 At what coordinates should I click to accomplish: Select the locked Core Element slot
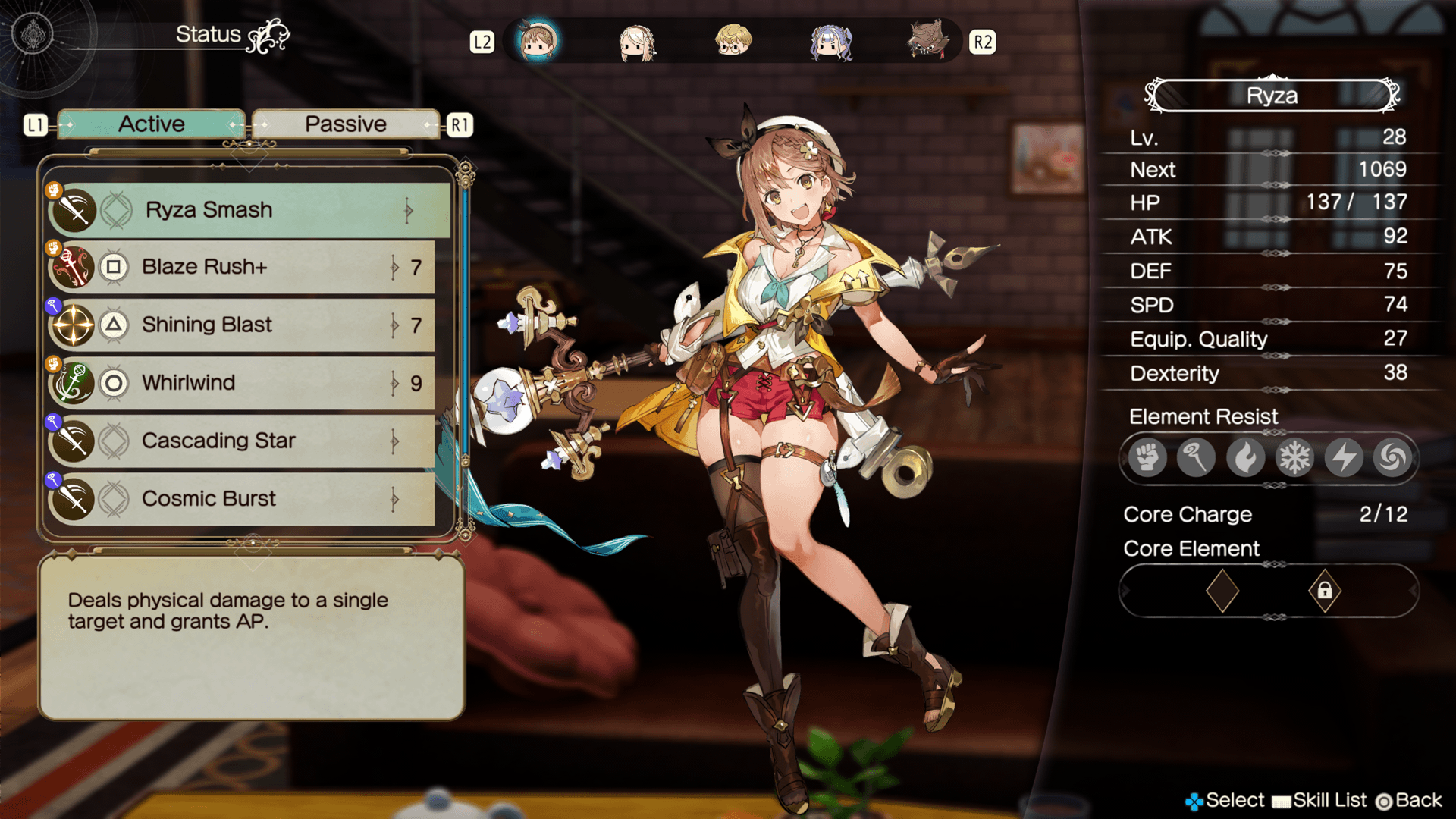(x=1324, y=591)
